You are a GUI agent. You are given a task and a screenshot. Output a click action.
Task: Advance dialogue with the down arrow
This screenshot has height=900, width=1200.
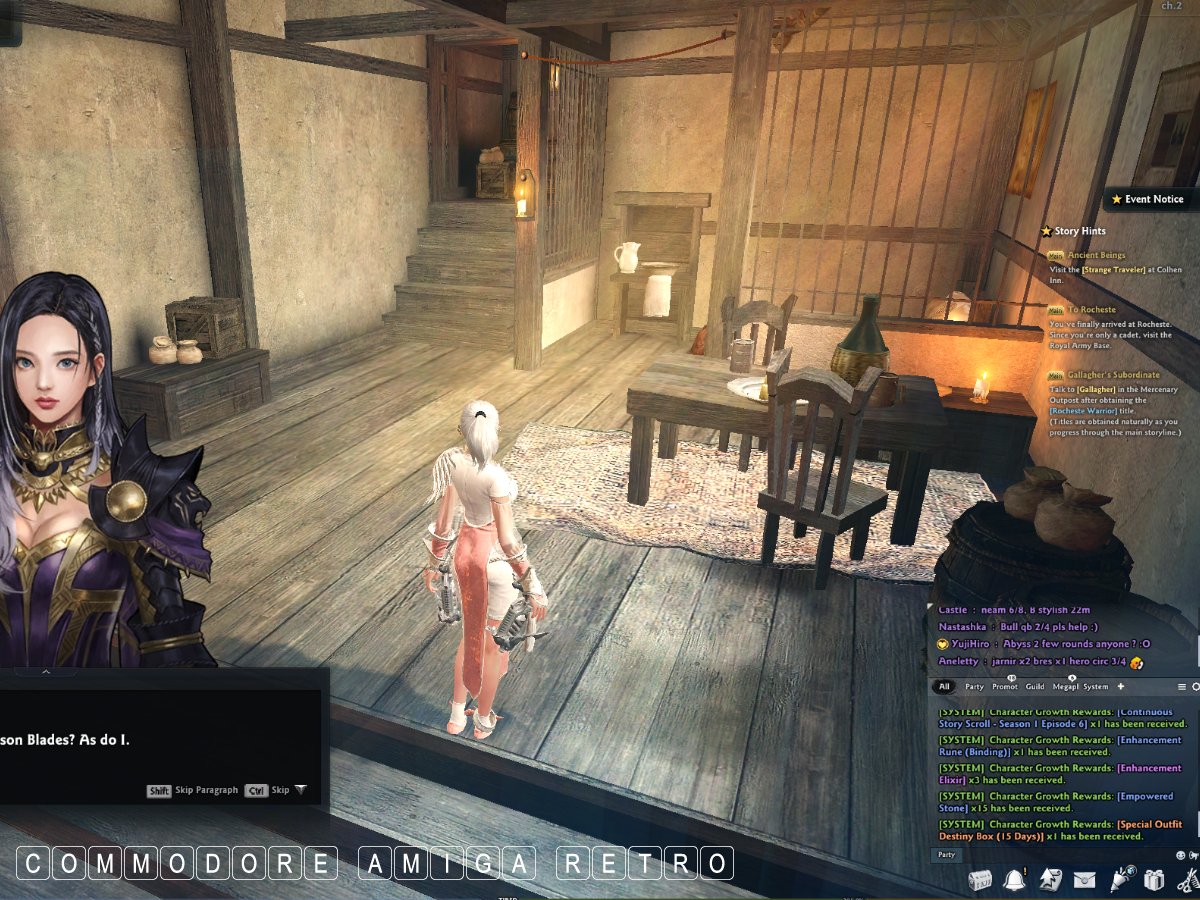300,790
